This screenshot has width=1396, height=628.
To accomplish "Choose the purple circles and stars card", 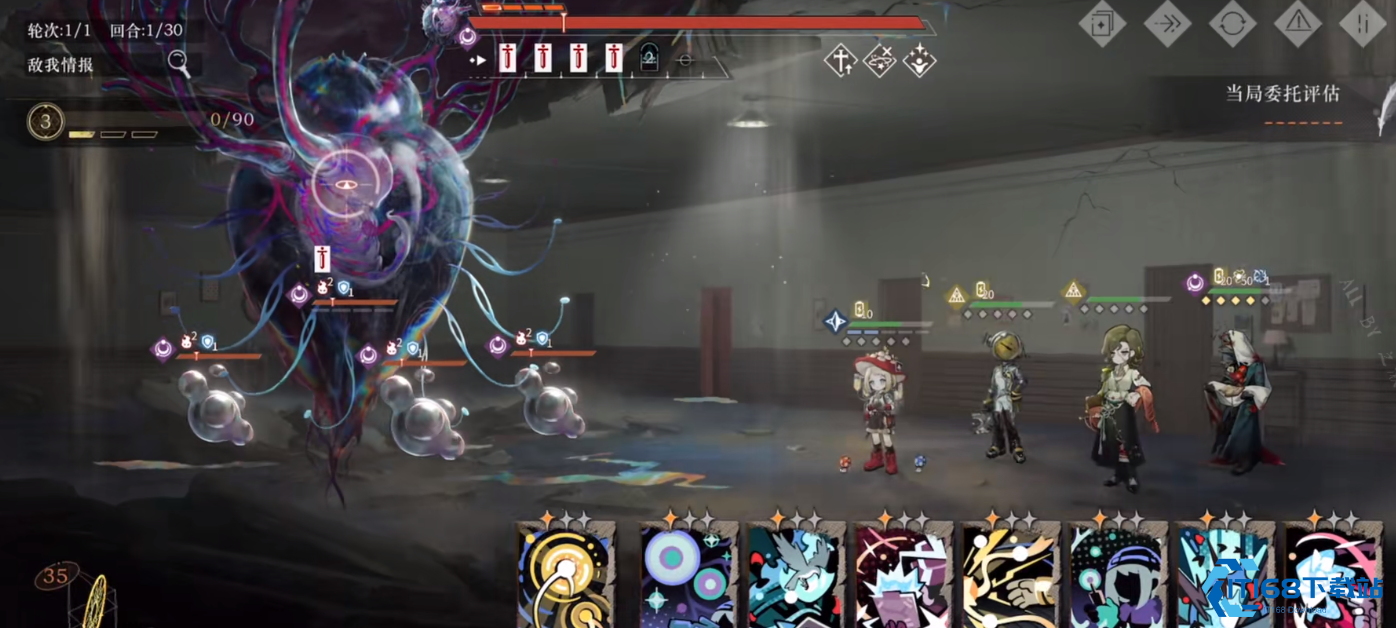I will click(689, 577).
